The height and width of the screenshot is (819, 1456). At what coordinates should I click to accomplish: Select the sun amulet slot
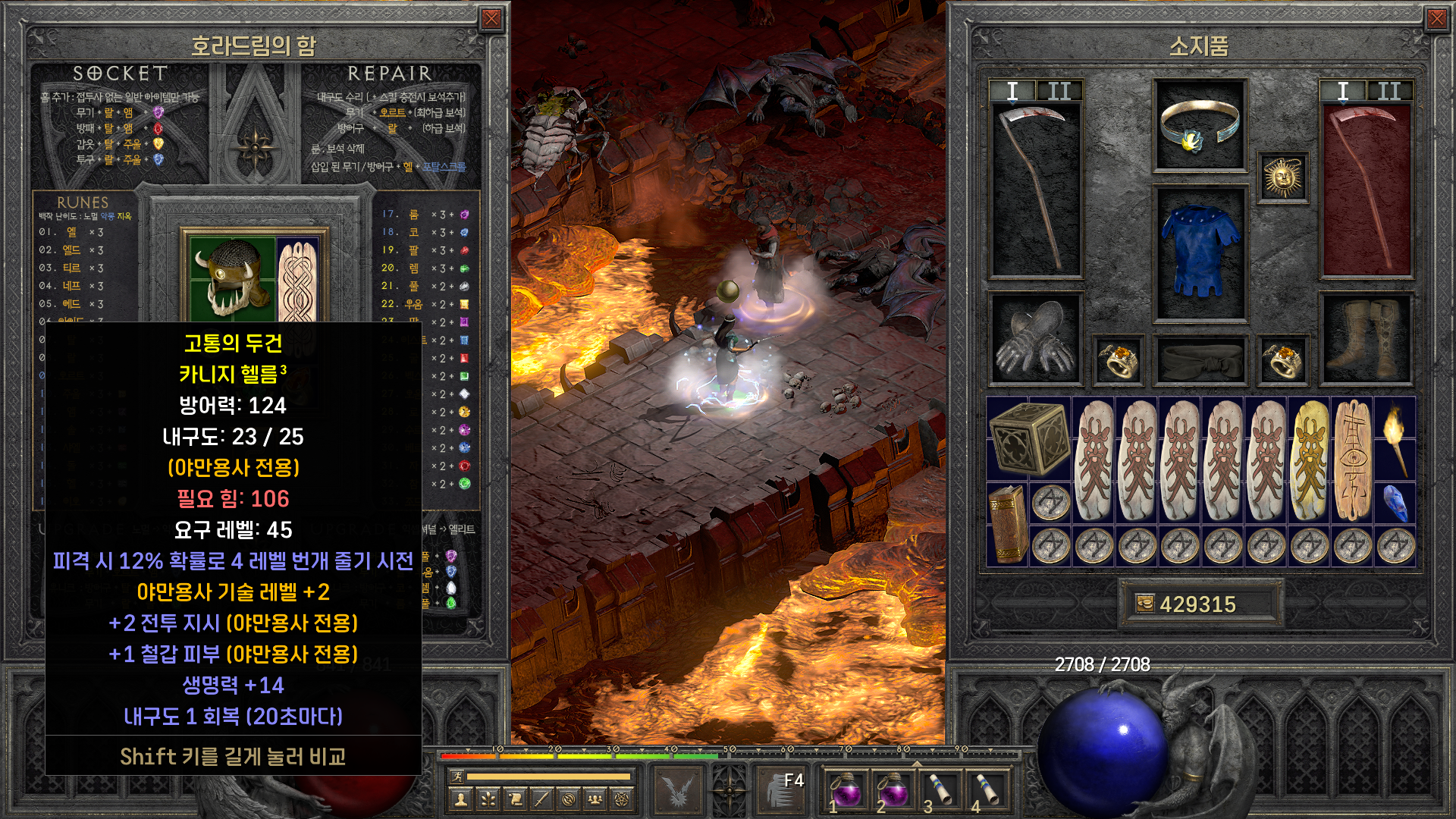tap(1282, 177)
